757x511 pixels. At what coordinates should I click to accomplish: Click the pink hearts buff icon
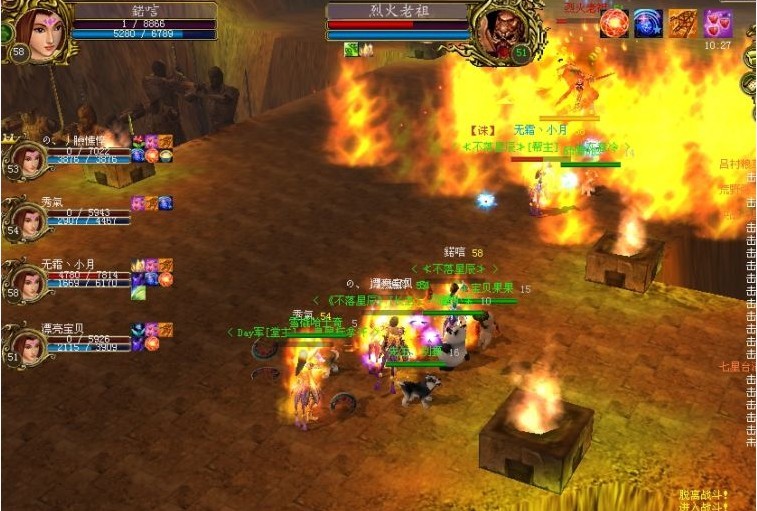[x=717, y=23]
